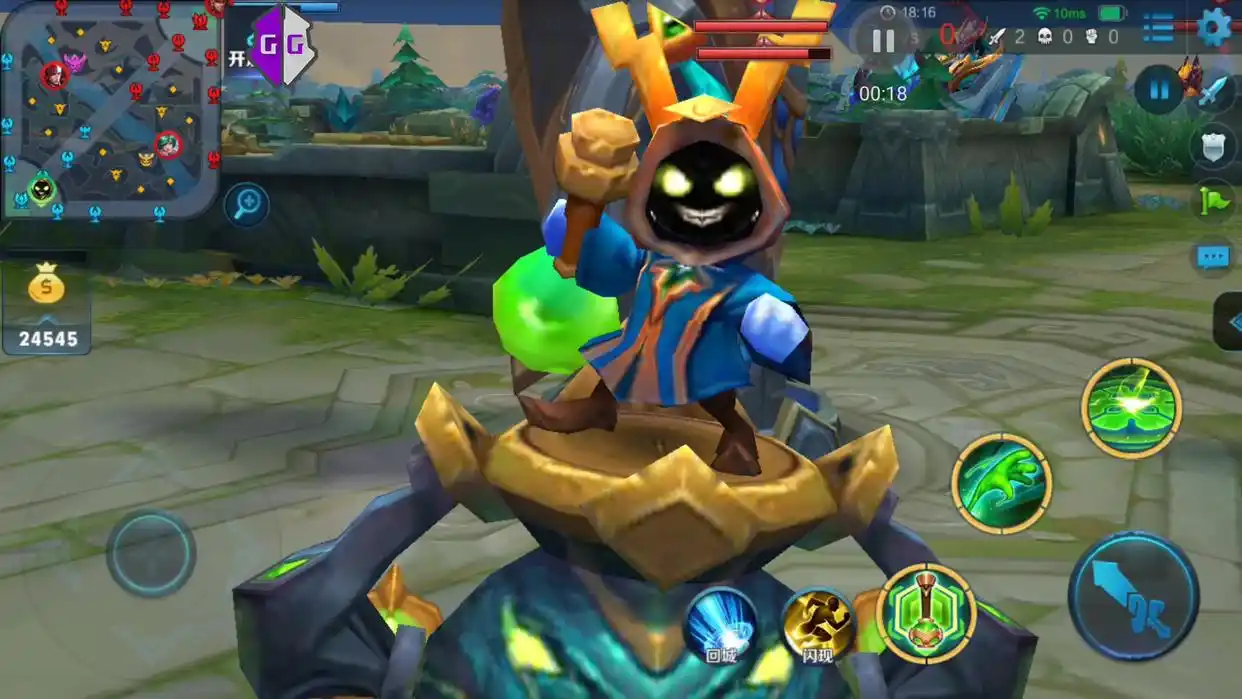The image size is (1242, 699).
Task: Tap the movement joystick
Action: tap(151, 553)
